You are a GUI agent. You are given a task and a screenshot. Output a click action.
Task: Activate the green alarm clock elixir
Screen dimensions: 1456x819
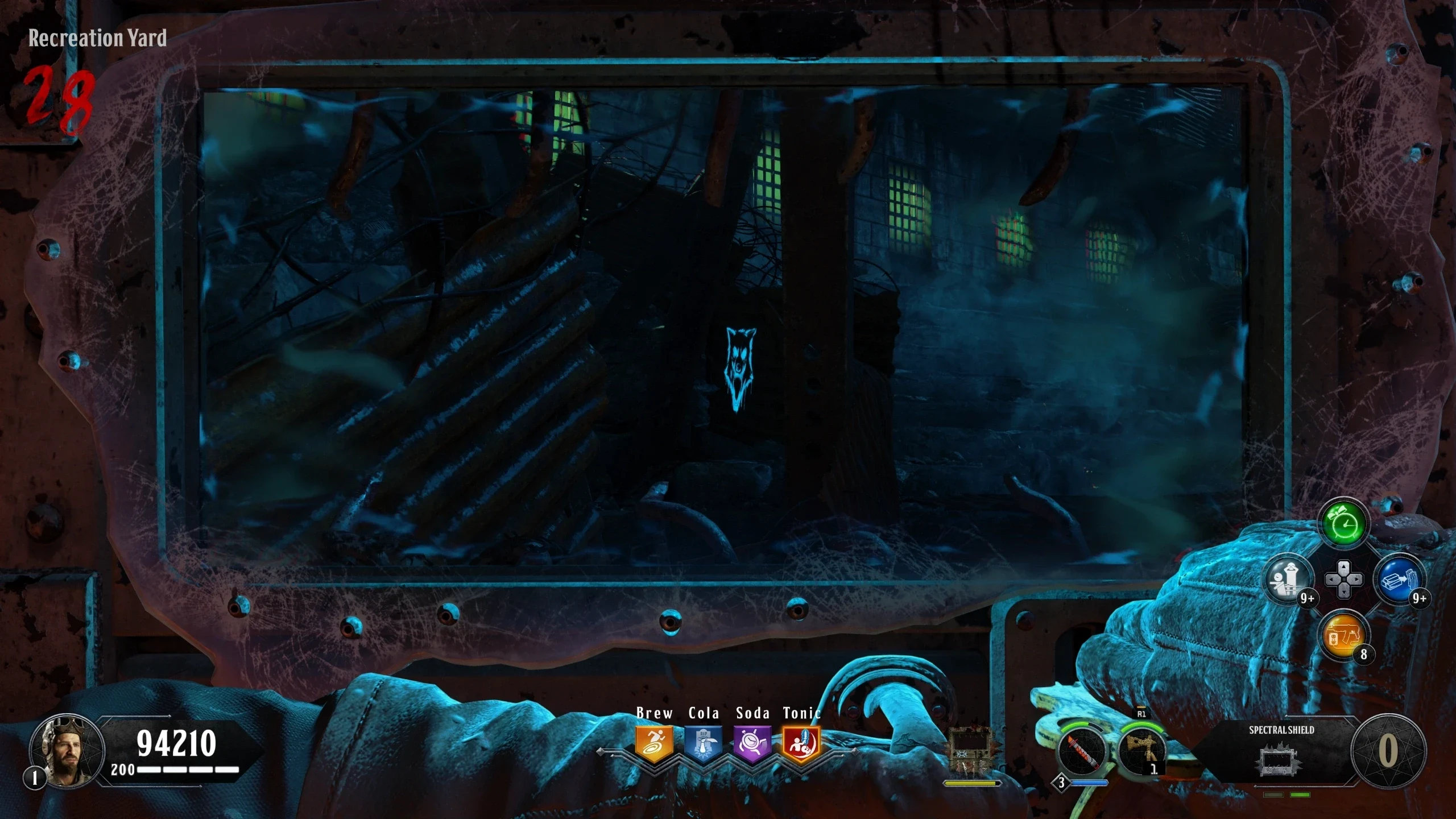1344,524
